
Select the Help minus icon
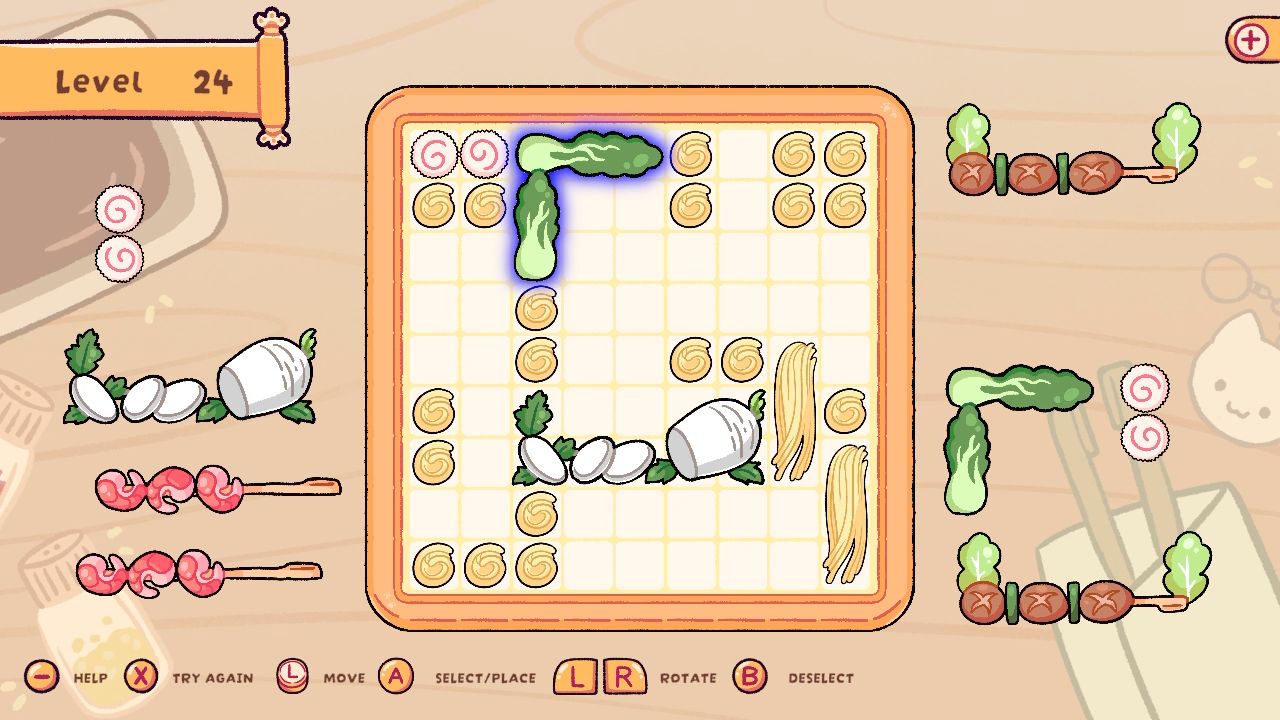point(40,677)
